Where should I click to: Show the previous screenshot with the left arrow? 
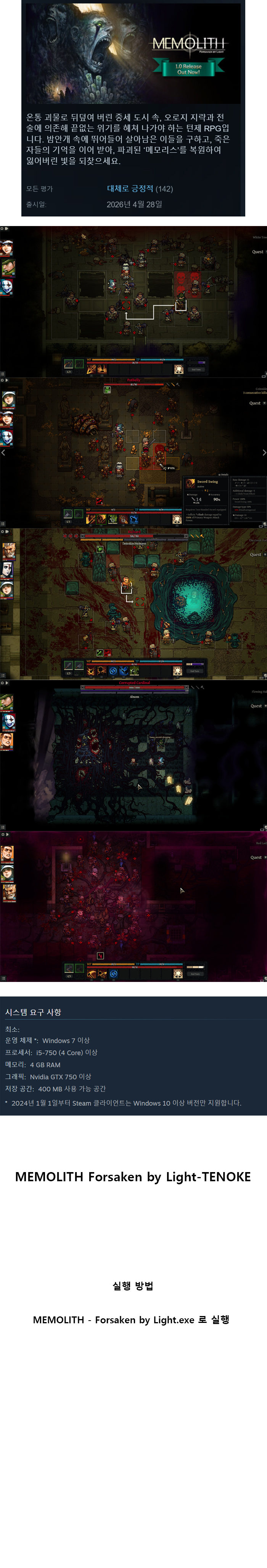(3, 452)
